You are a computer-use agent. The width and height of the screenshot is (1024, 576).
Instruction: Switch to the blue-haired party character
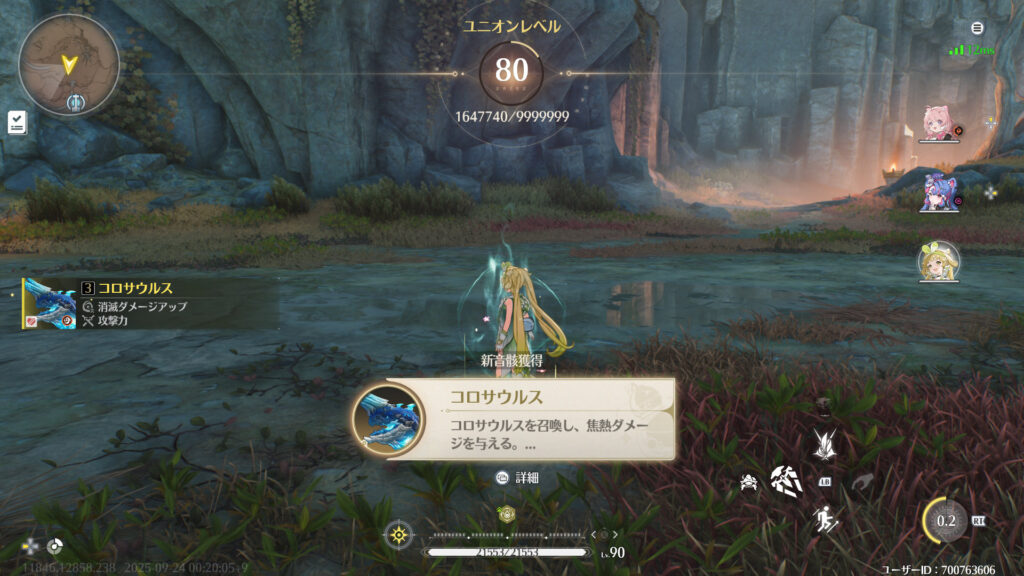click(938, 192)
